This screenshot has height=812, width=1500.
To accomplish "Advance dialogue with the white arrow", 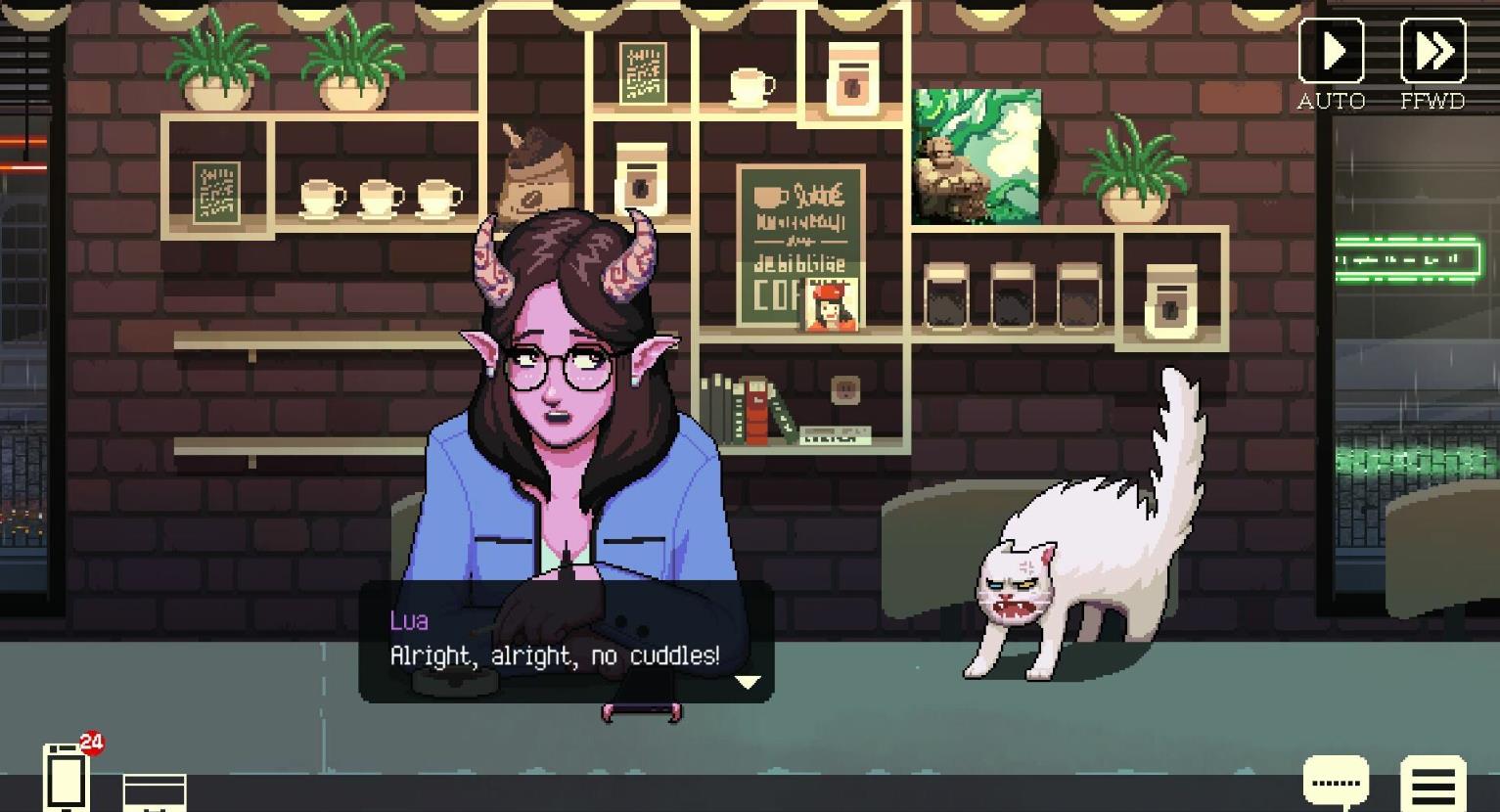I will coord(748,682).
